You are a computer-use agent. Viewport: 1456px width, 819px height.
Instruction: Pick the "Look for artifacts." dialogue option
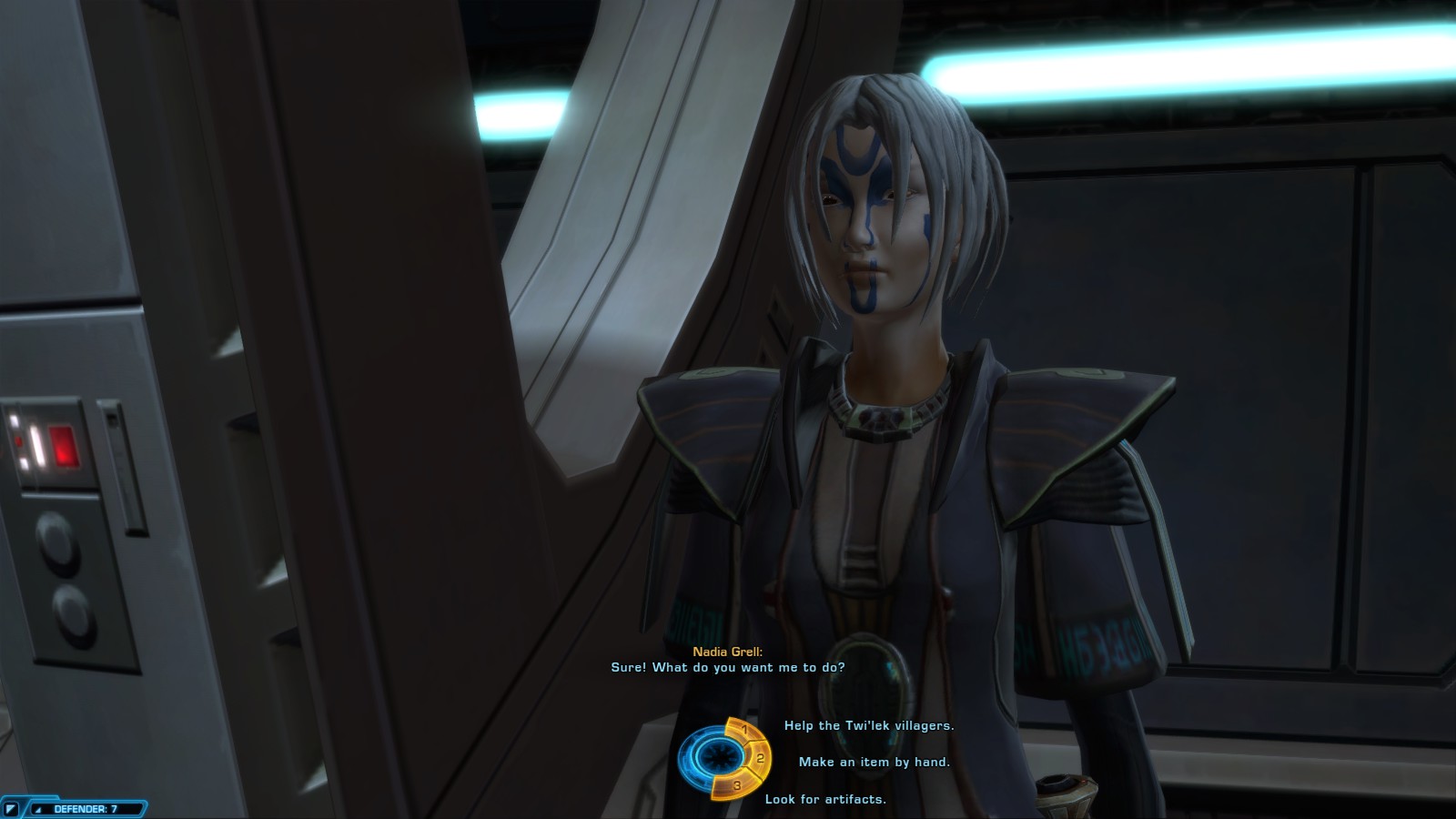[824, 799]
